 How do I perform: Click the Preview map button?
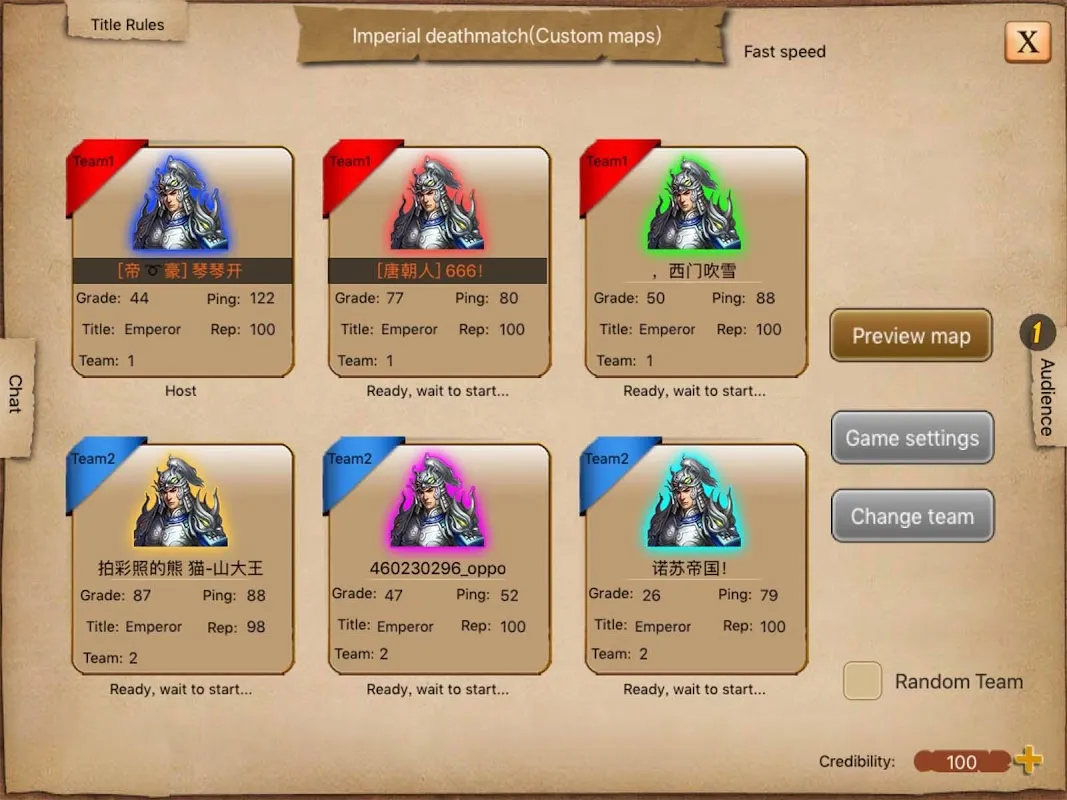point(911,336)
